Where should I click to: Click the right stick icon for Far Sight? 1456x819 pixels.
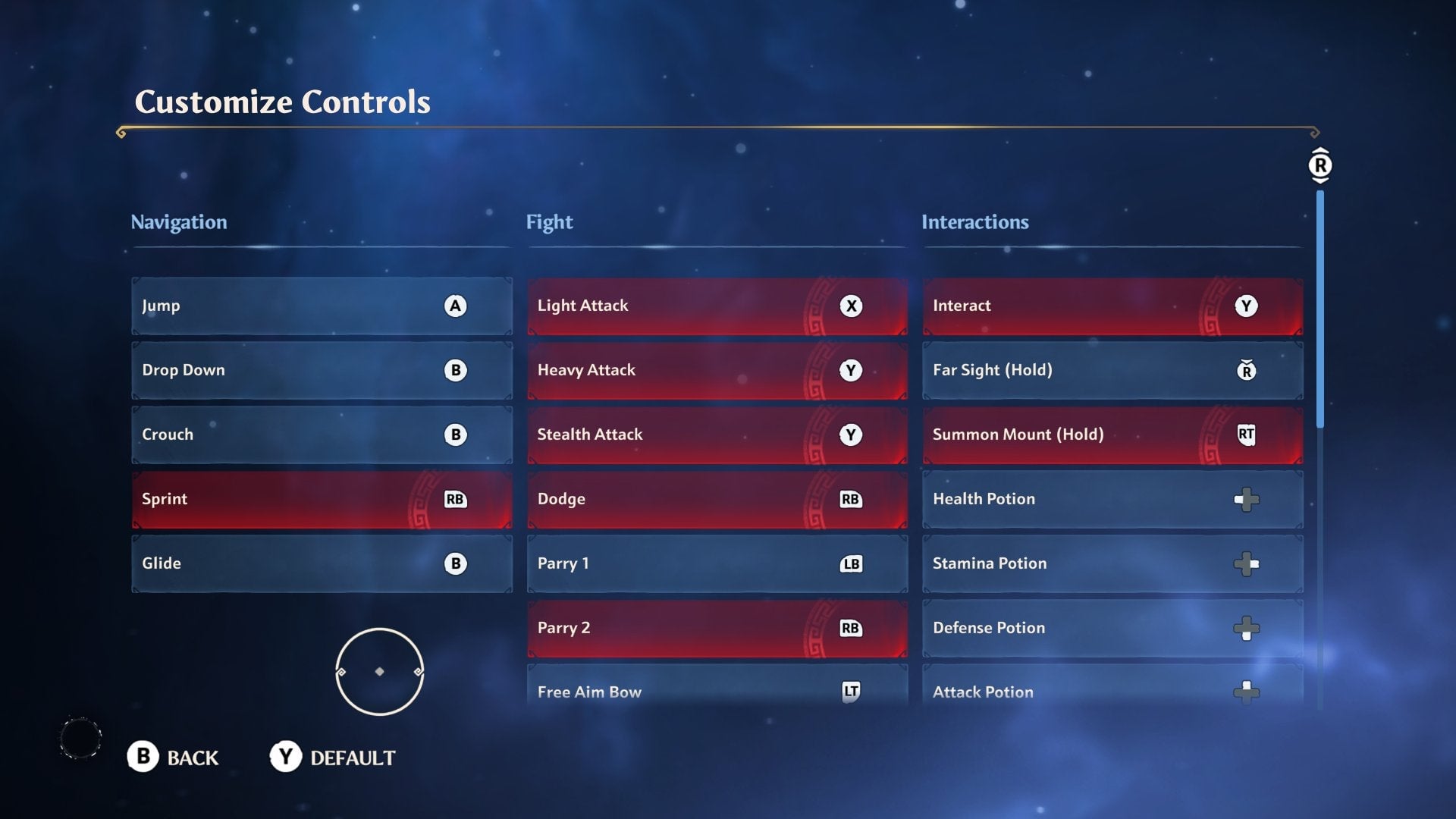point(1247,371)
